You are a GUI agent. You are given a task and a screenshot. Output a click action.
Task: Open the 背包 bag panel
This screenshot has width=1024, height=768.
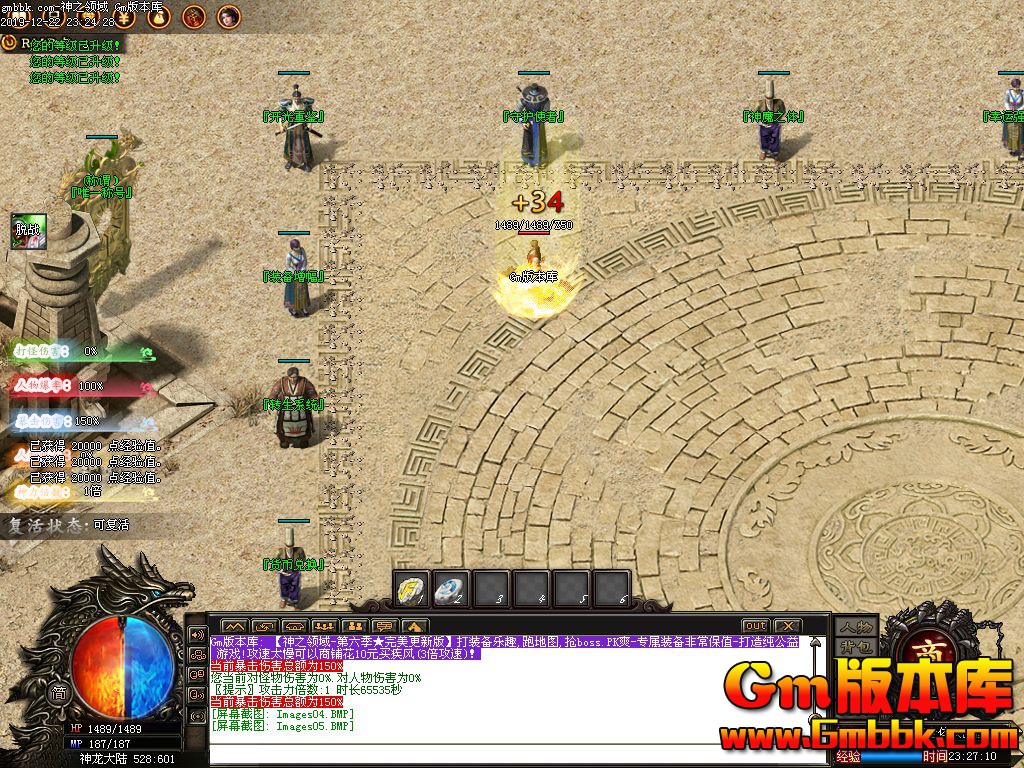coord(856,647)
